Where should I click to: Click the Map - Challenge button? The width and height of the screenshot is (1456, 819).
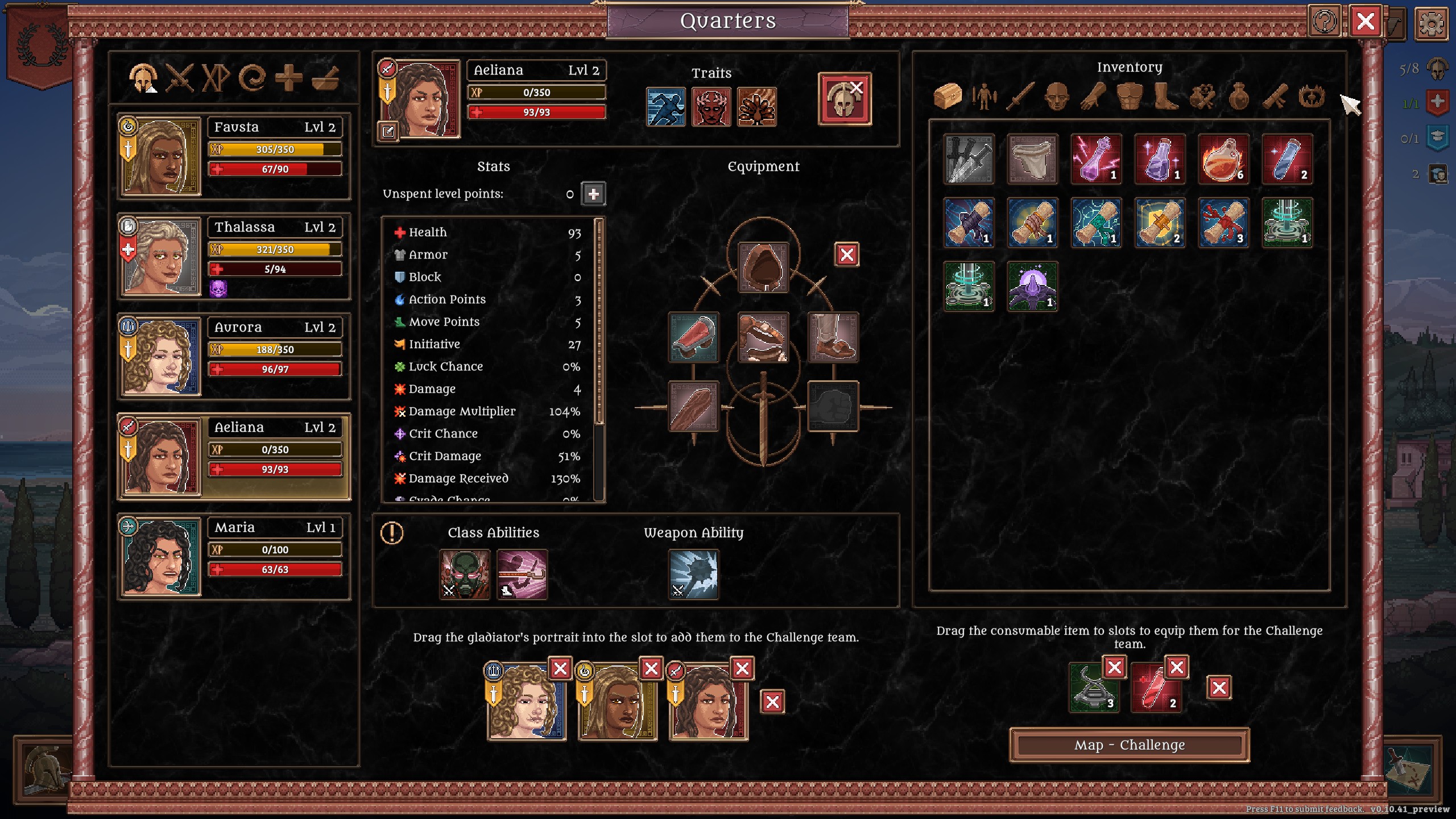click(x=1129, y=745)
